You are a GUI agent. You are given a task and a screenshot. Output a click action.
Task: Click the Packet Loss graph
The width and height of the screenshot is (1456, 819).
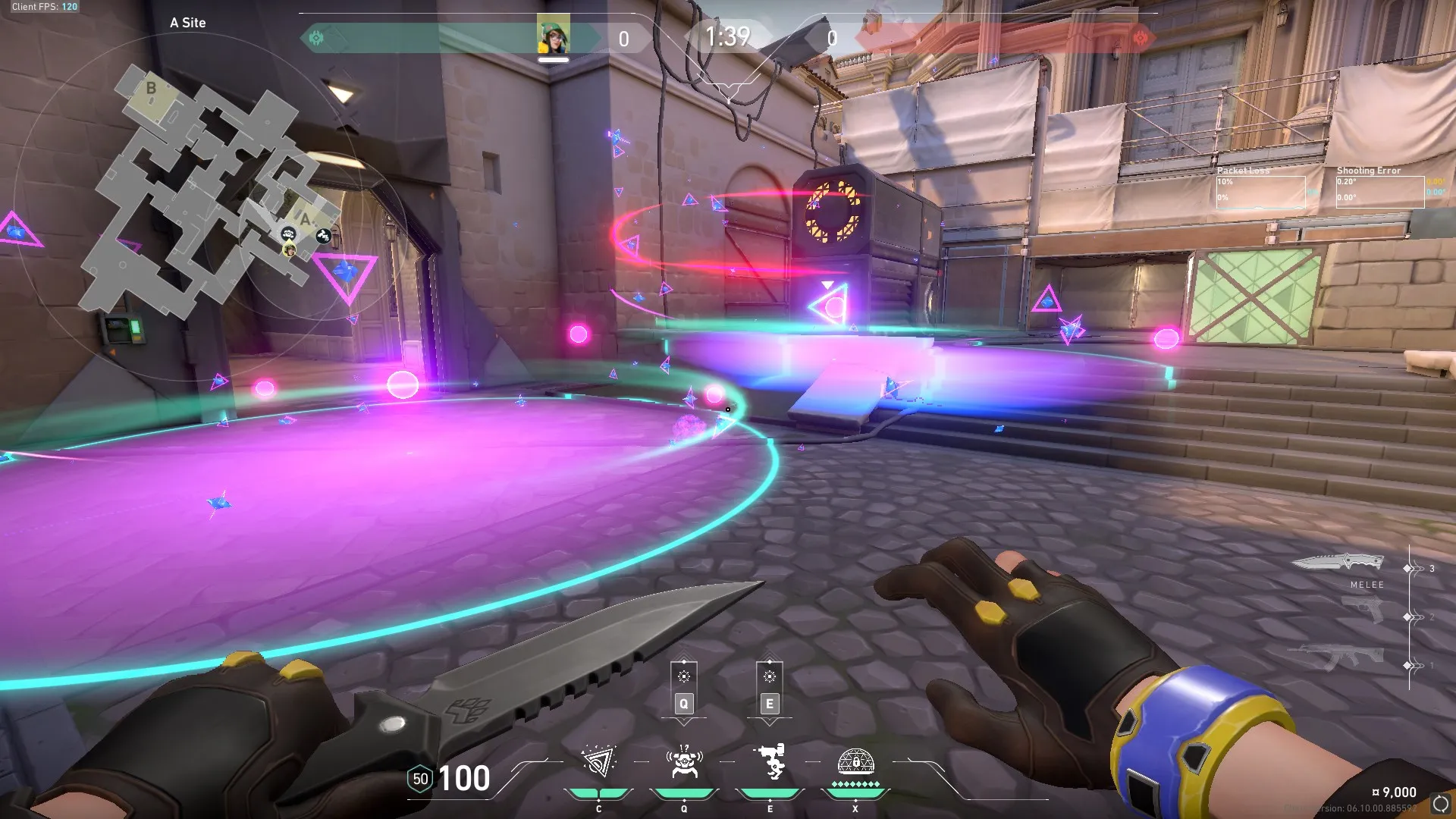click(x=1260, y=191)
